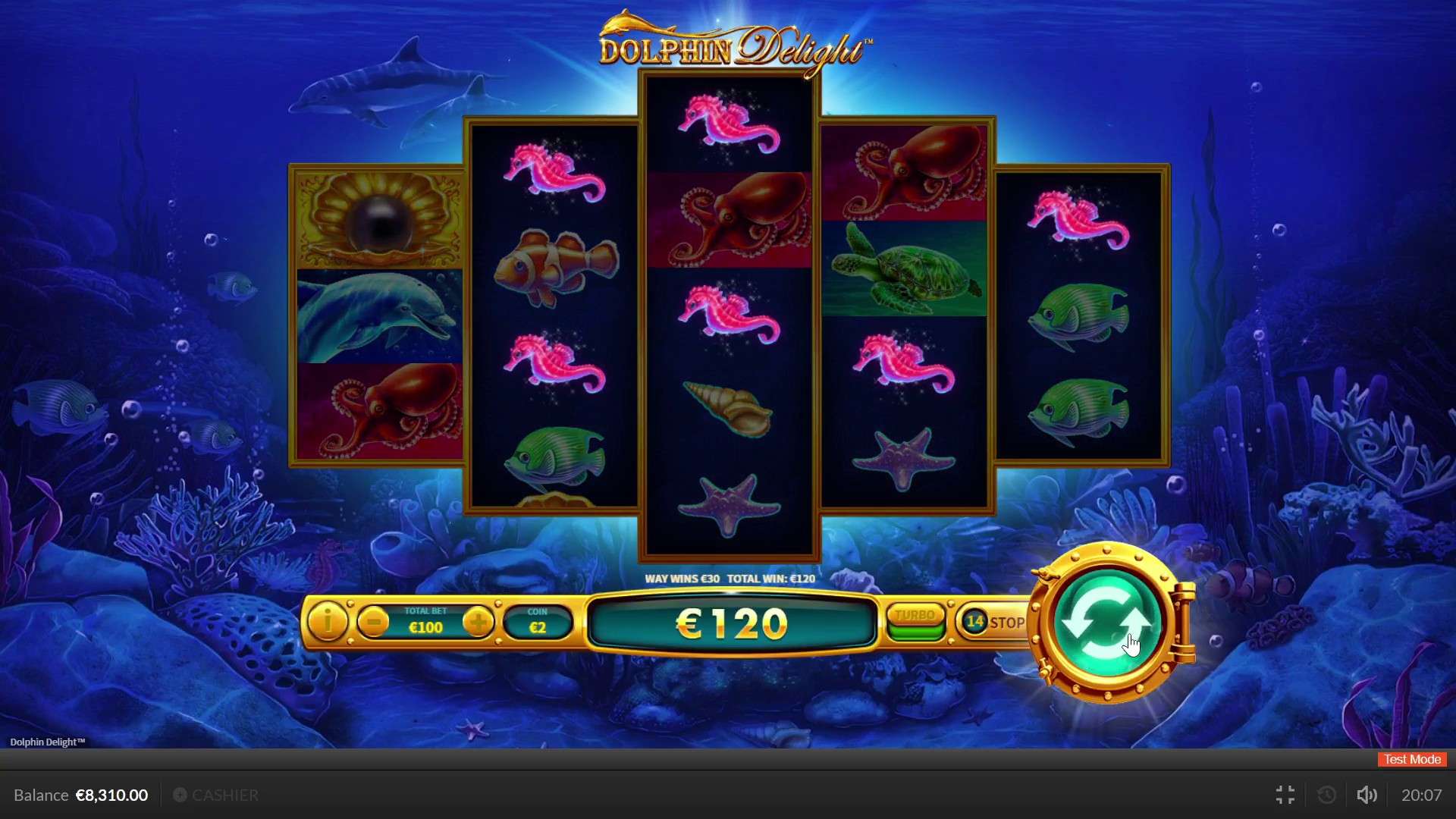Toggle off Test Mode indicator
The height and width of the screenshot is (819, 1456).
(1411, 759)
